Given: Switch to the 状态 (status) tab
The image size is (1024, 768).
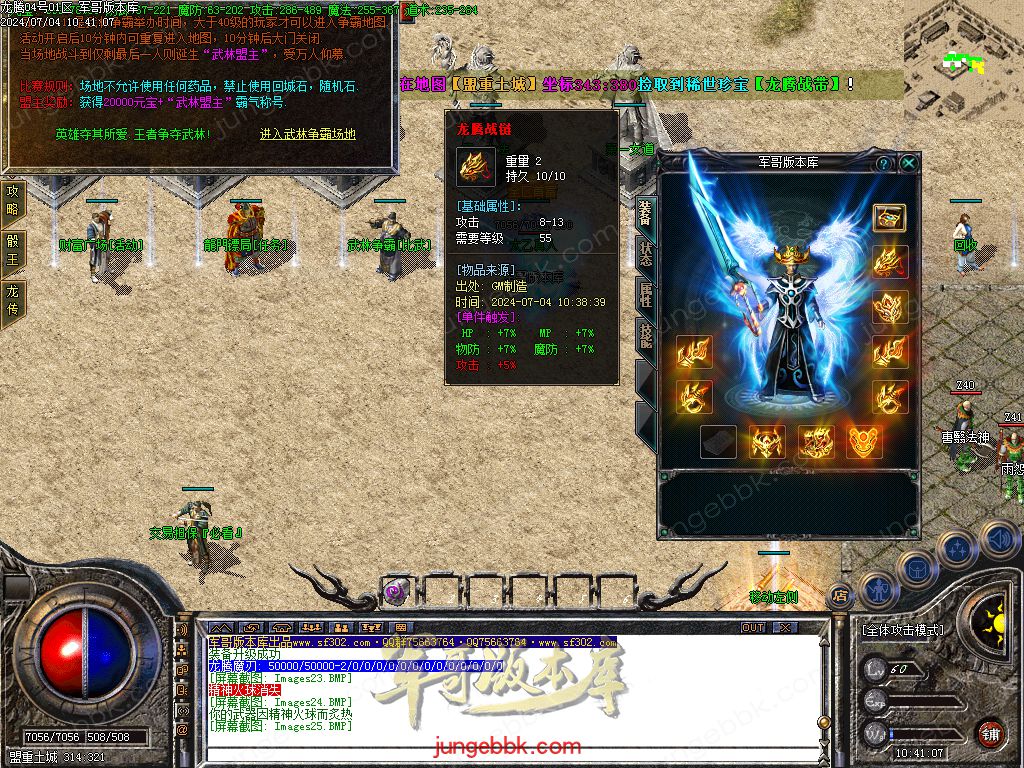Looking at the screenshot, I should click(x=645, y=253).
